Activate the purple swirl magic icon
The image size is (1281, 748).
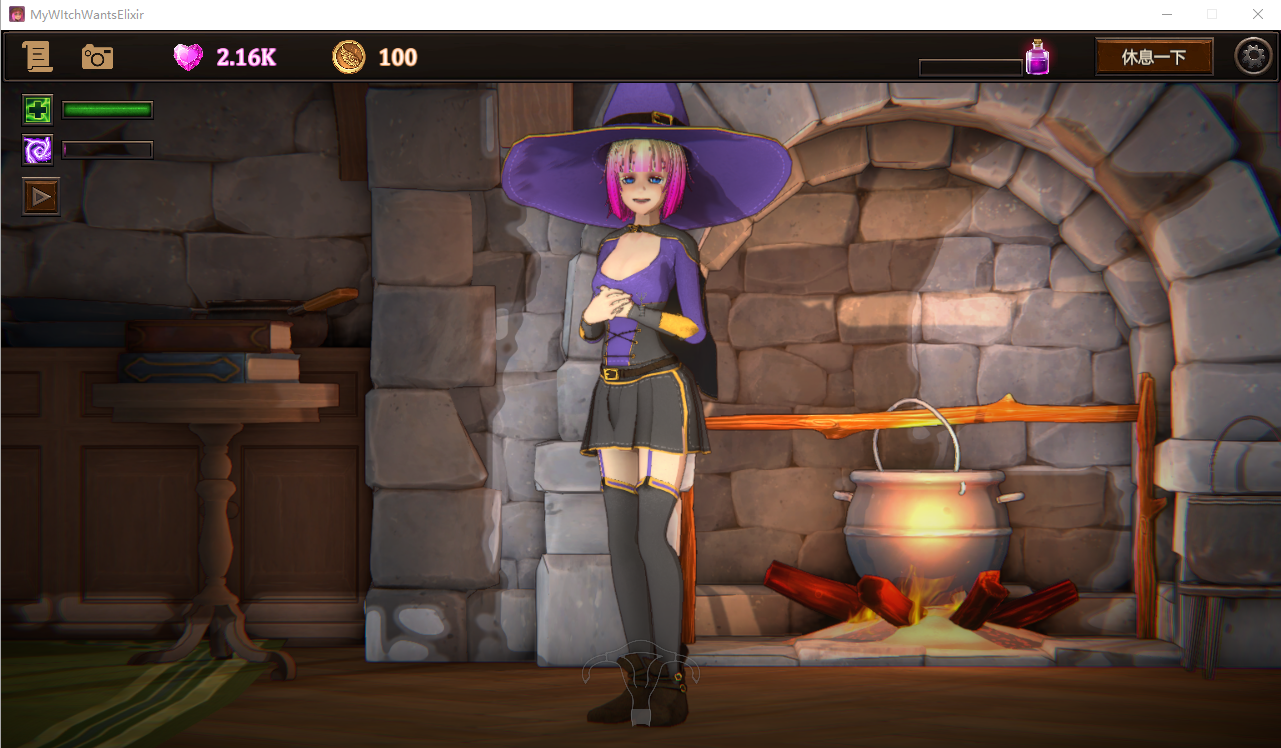[x=38, y=150]
